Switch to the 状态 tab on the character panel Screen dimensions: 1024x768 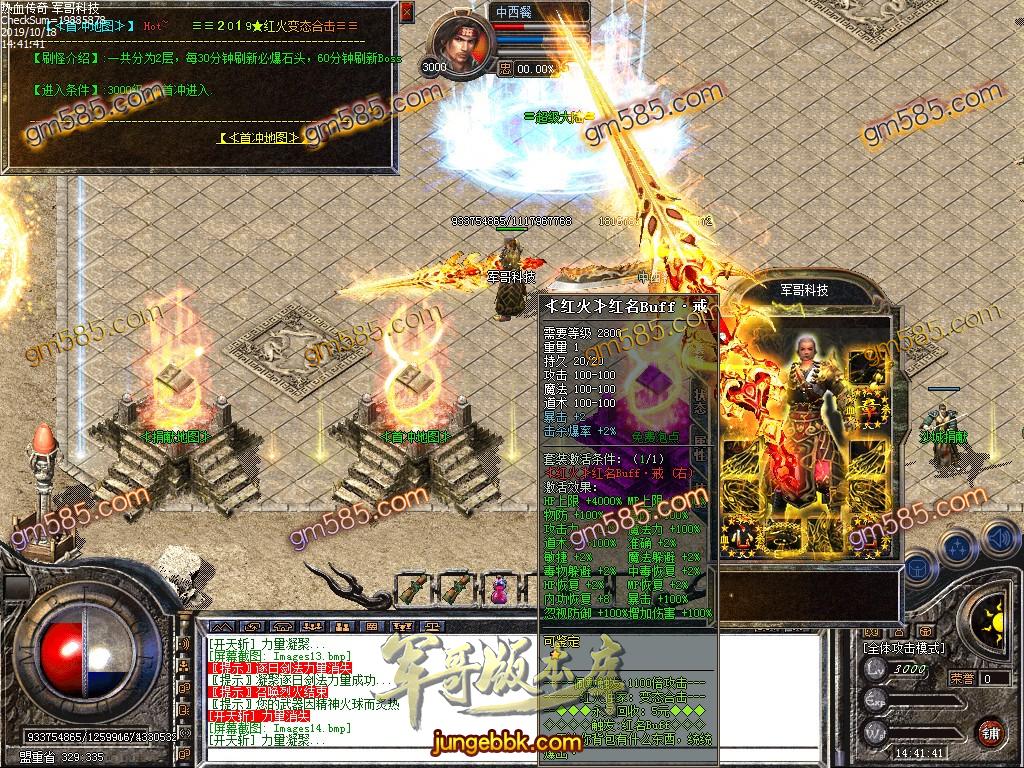point(701,401)
